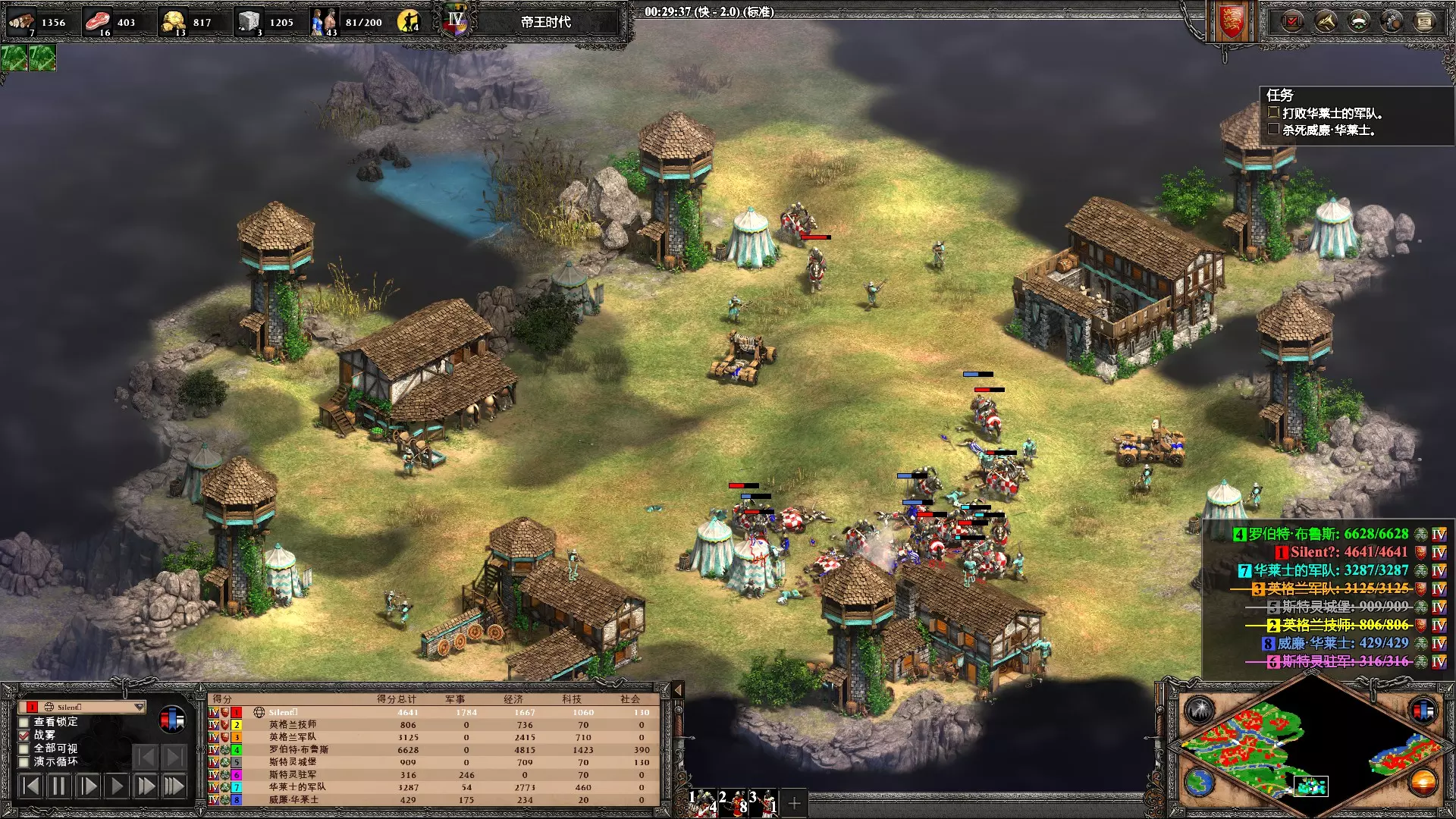1456x819 pixels.
Task: Open the player view dropdown
Action: click(139, 707)
